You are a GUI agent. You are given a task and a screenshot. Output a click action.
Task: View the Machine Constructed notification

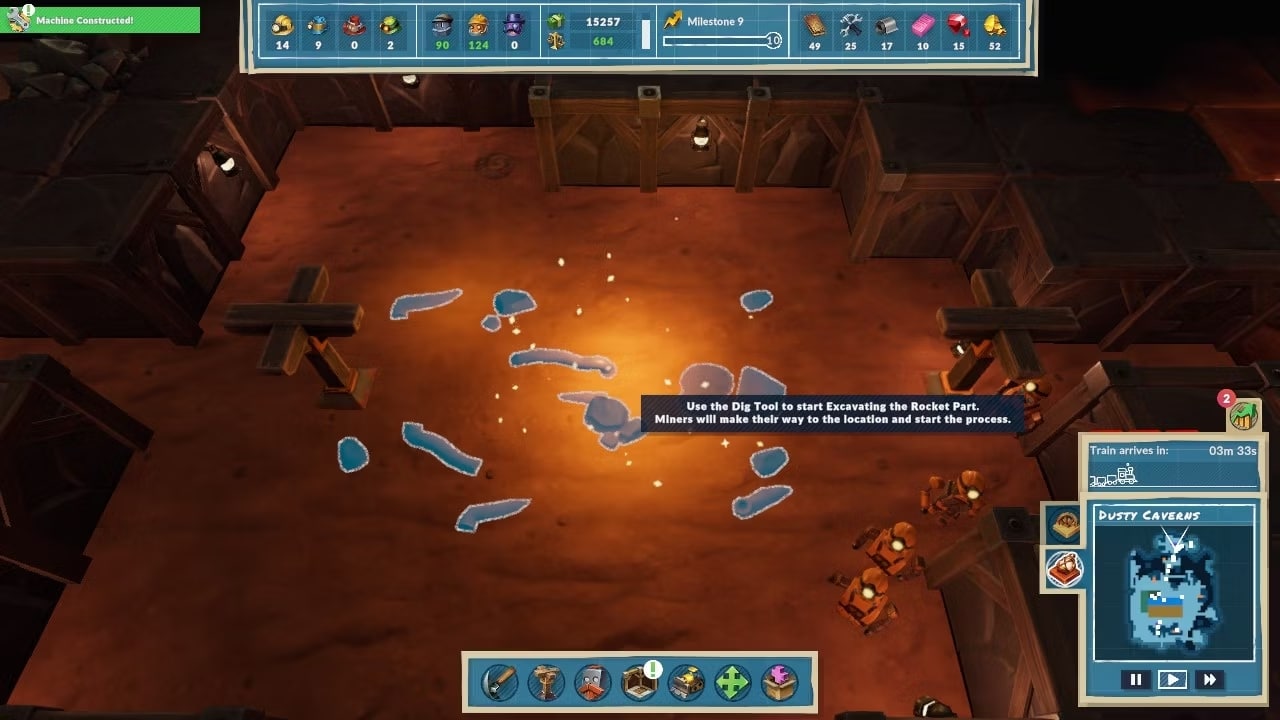[x=100, y=20]
